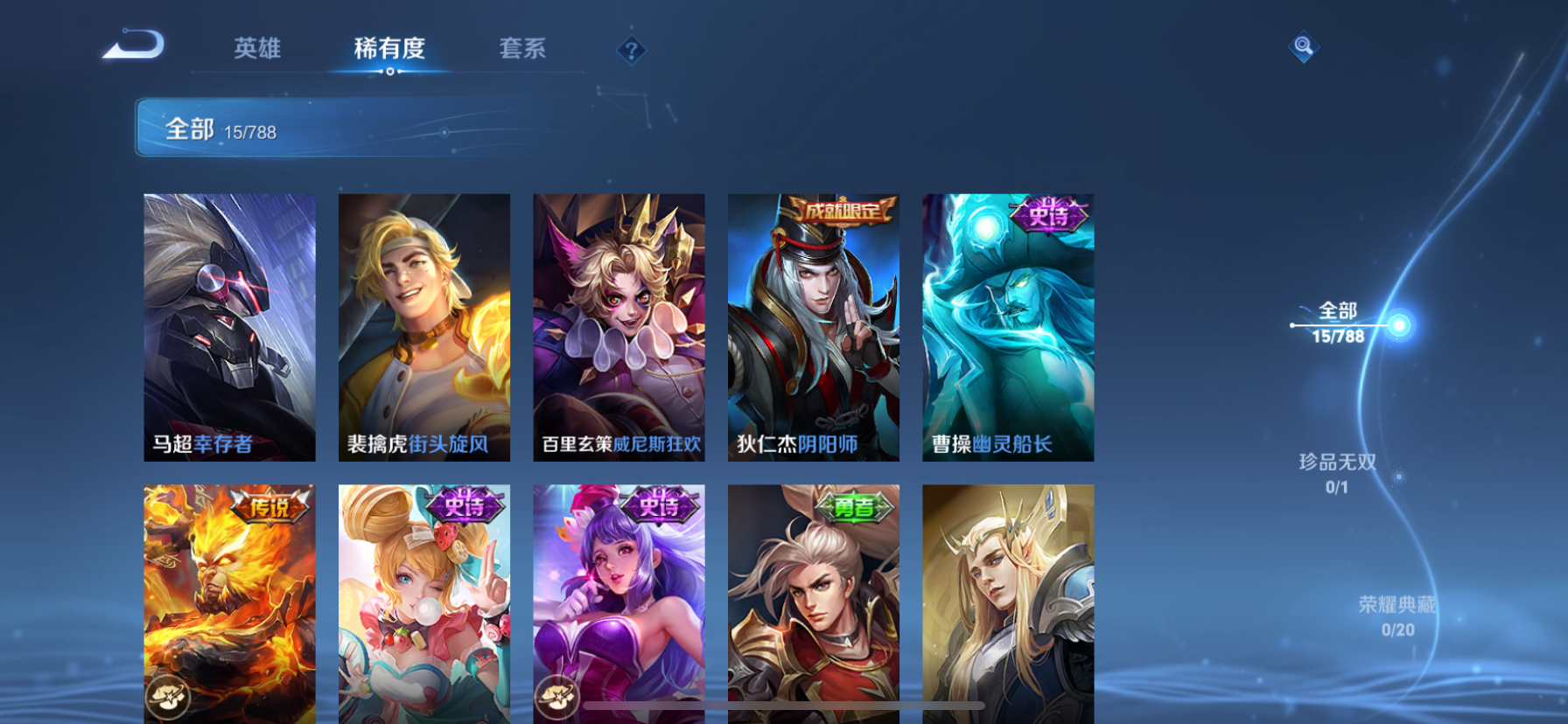Open the 马超幸存者 skin card
The image size is (1568, 724).
coord(228,328)
